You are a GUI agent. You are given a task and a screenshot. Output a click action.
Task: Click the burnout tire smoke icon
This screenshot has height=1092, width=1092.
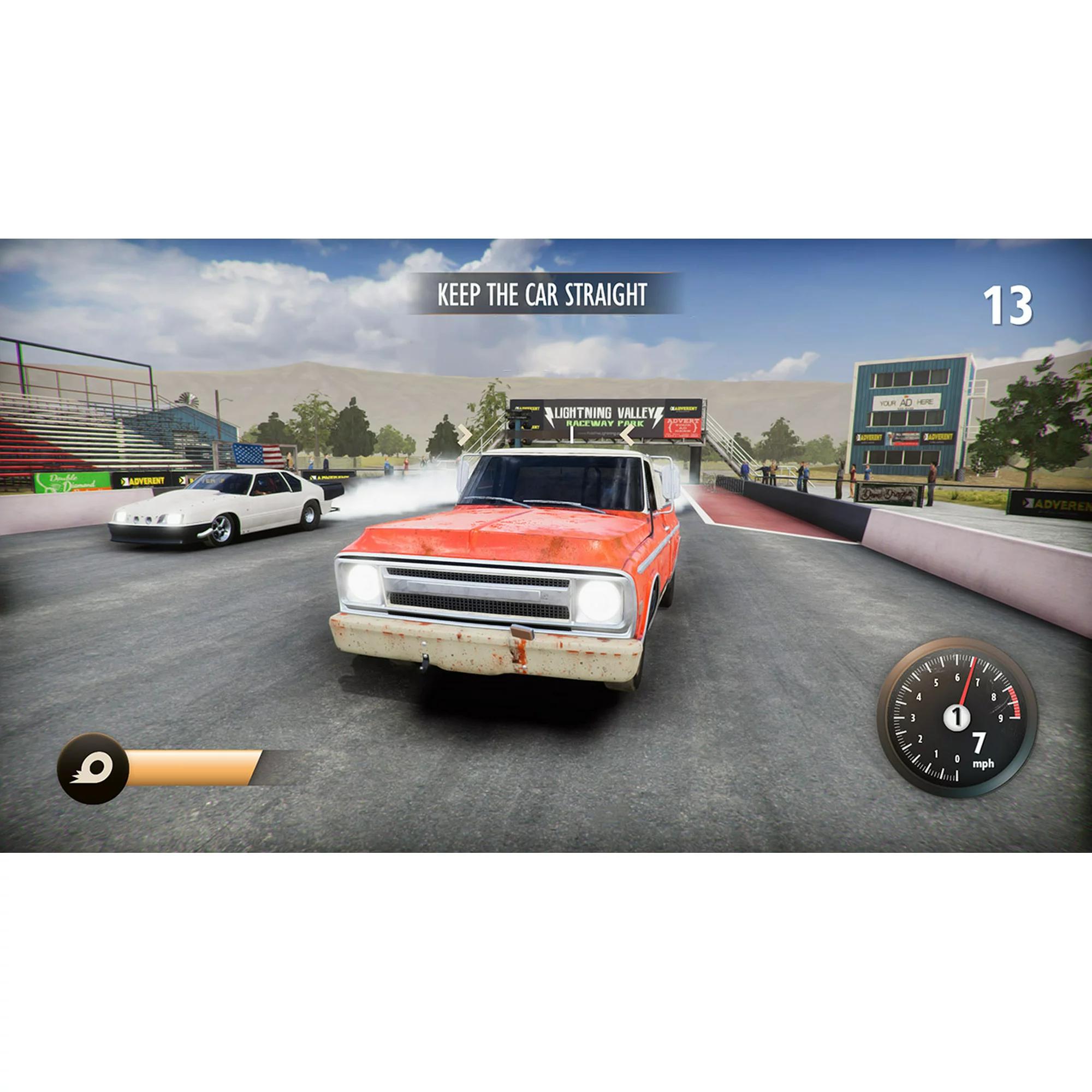click(x=93, y=769)
